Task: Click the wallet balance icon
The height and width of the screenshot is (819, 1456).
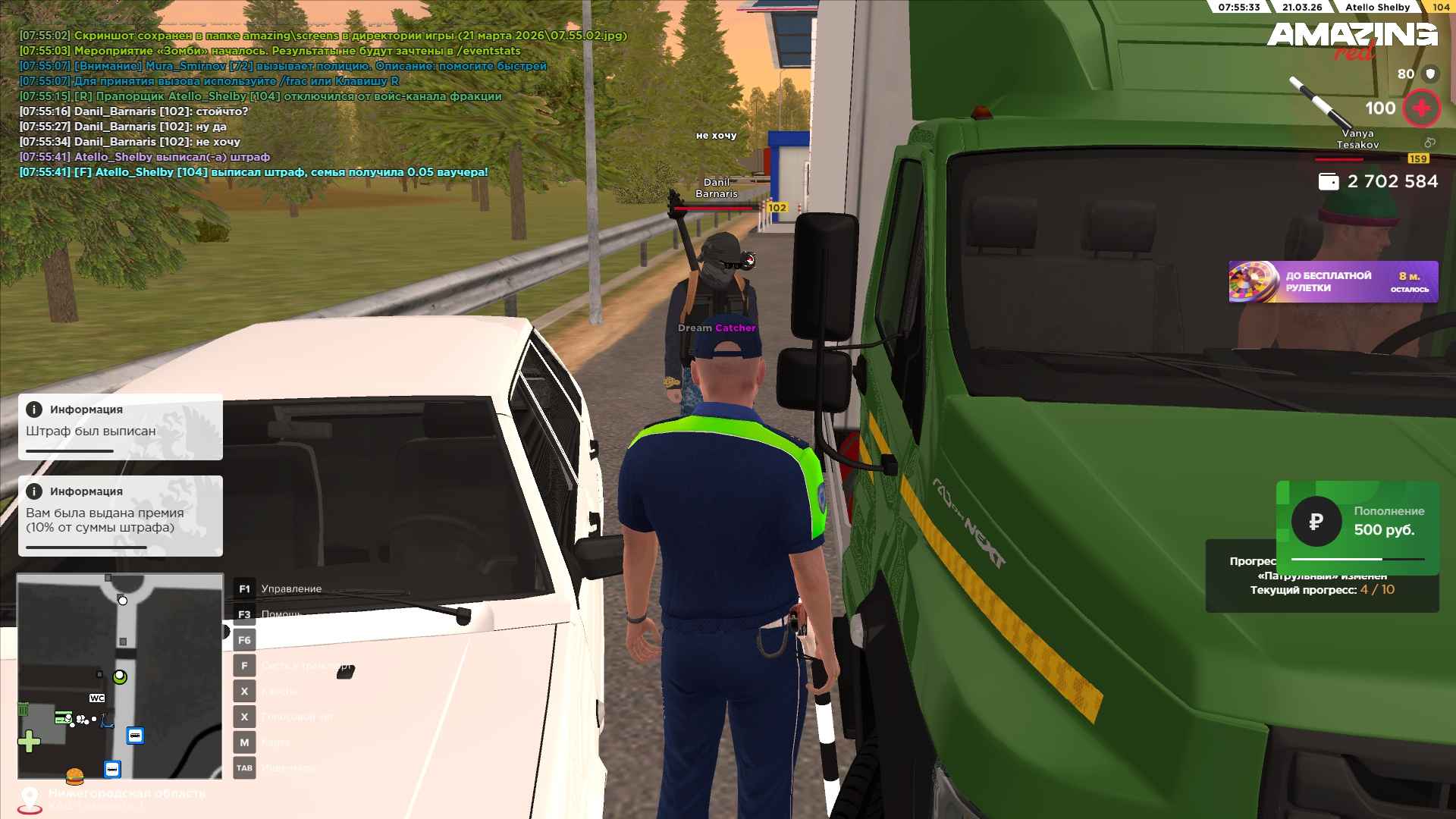Action: coord(1328,182)
